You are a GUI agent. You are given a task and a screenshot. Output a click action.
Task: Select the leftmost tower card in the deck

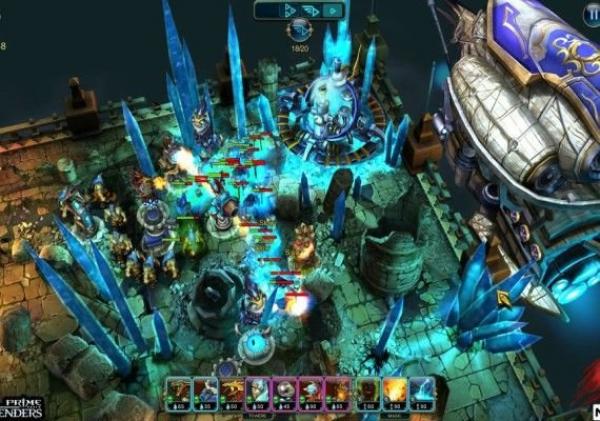(x=181, y=391)
